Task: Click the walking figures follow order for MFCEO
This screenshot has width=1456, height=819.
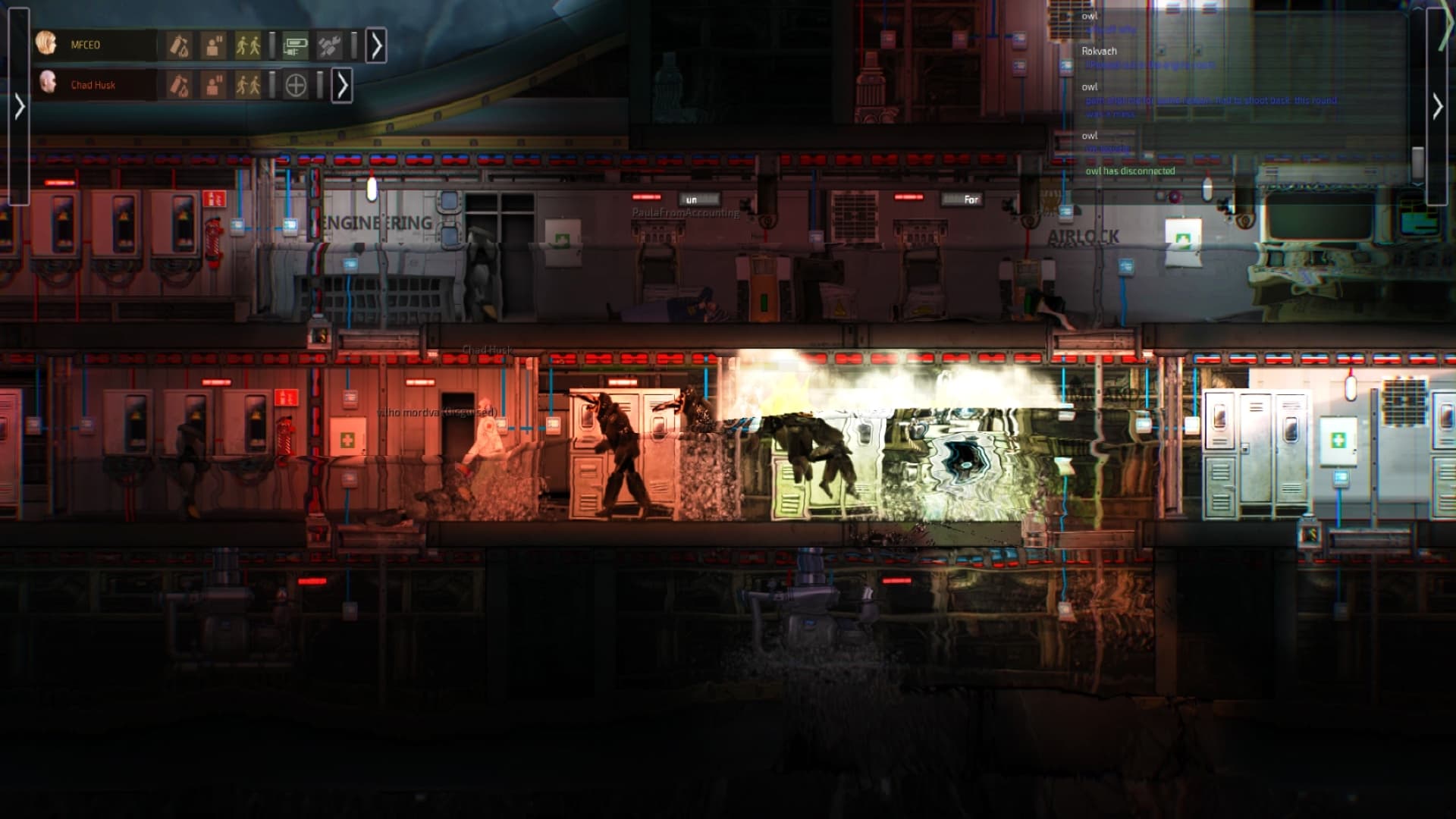Action: 248,45
